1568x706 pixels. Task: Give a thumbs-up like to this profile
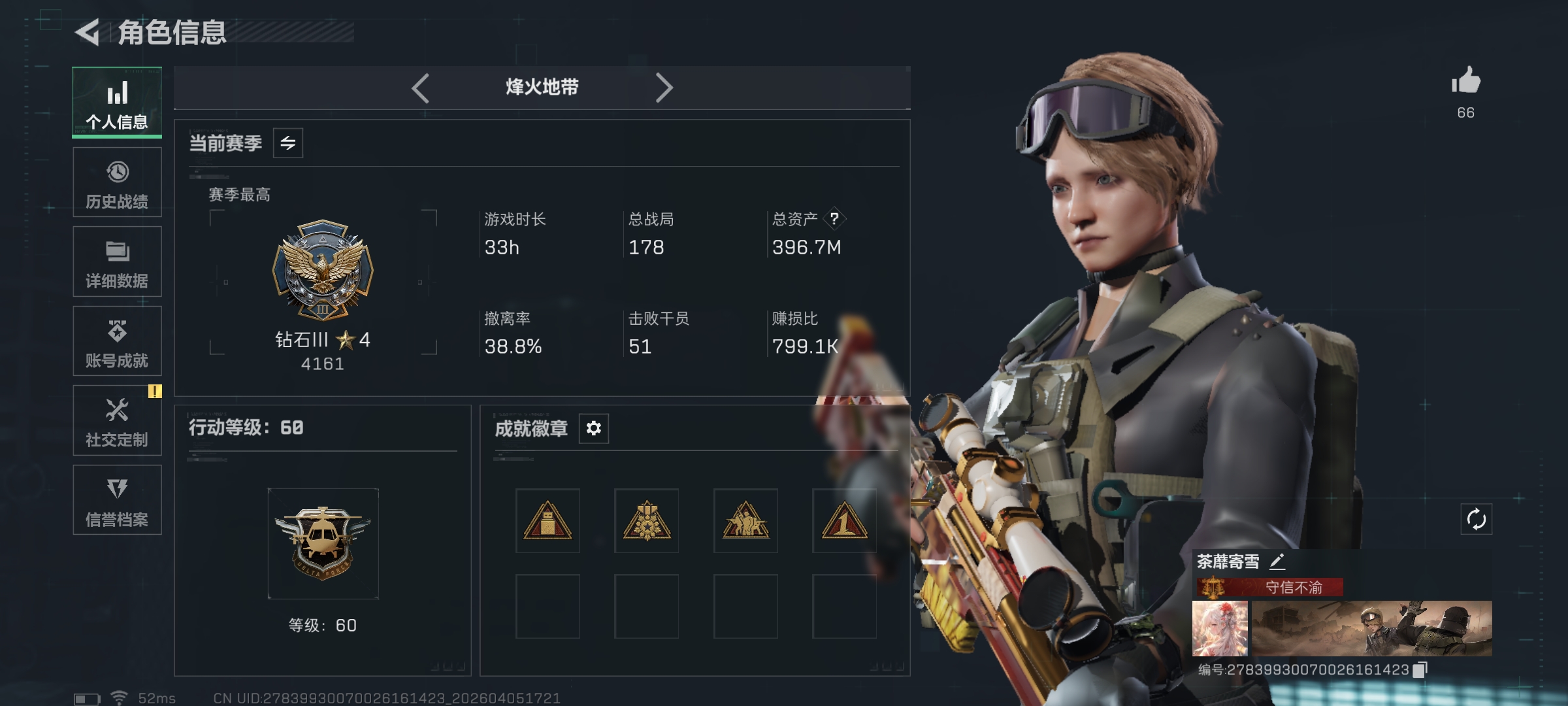coord(1465,82)
